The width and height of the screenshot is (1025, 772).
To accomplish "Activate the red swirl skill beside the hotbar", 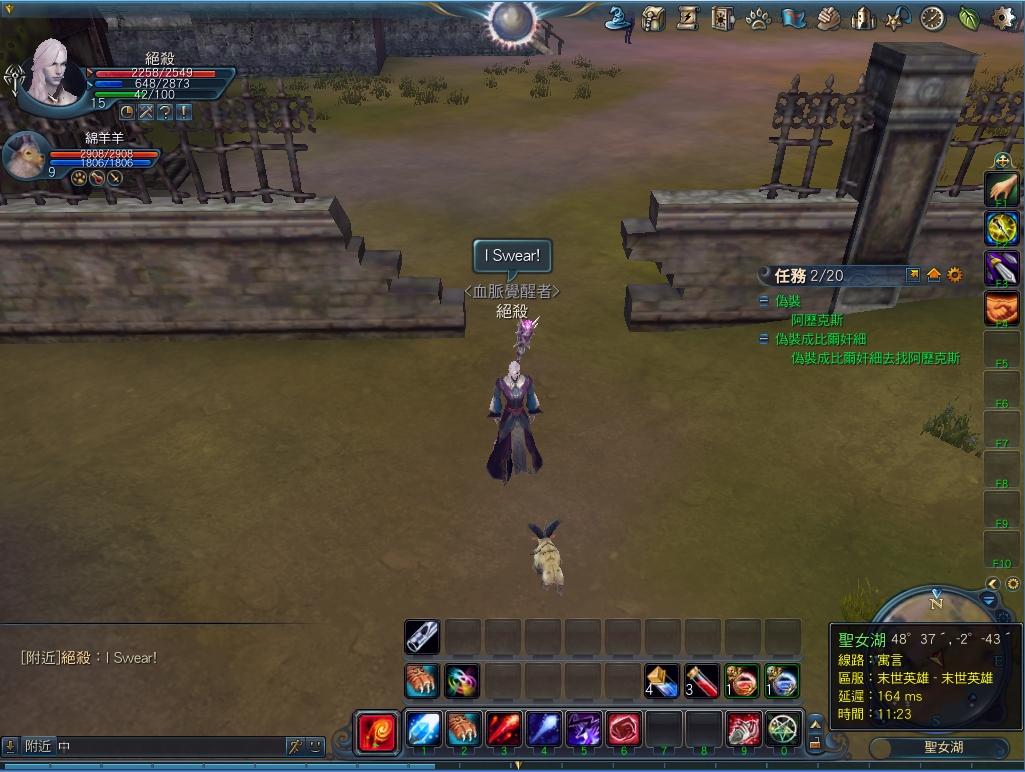I will (x=377, y=730).
